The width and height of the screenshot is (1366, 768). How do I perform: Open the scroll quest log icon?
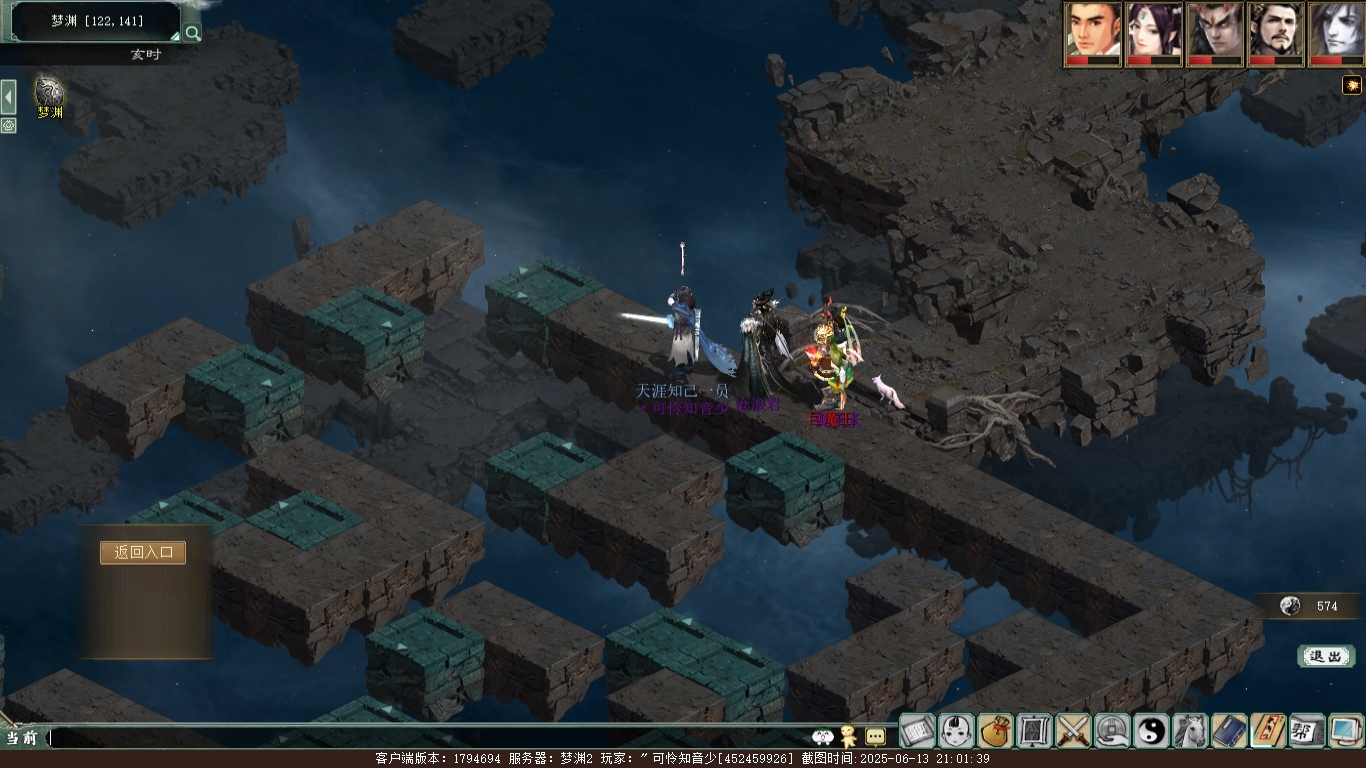click(x=917, y=731)
